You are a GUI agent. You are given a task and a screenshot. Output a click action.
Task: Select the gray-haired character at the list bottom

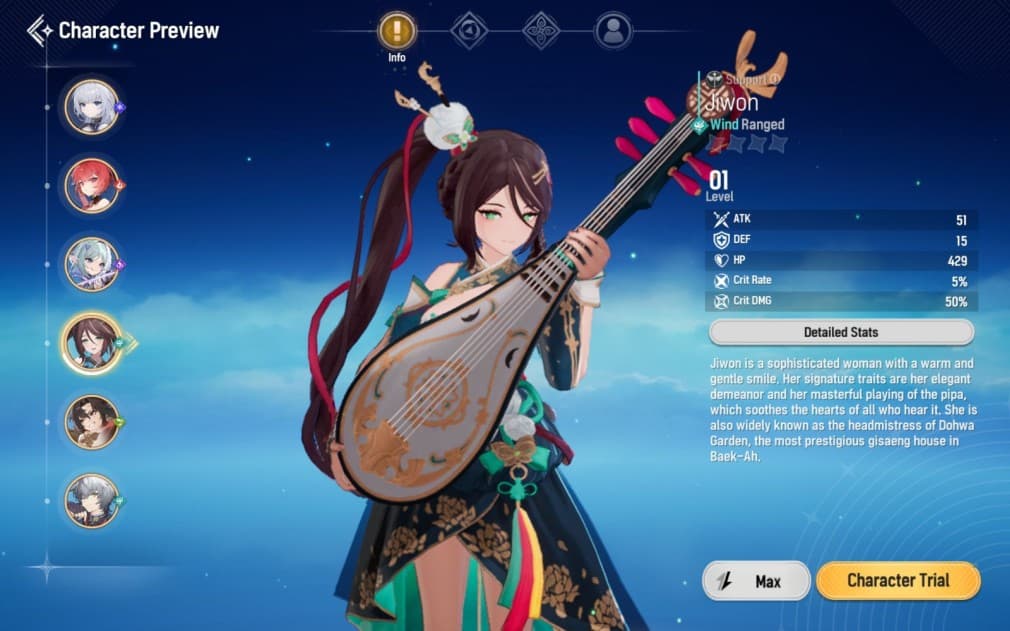(92, 500)
